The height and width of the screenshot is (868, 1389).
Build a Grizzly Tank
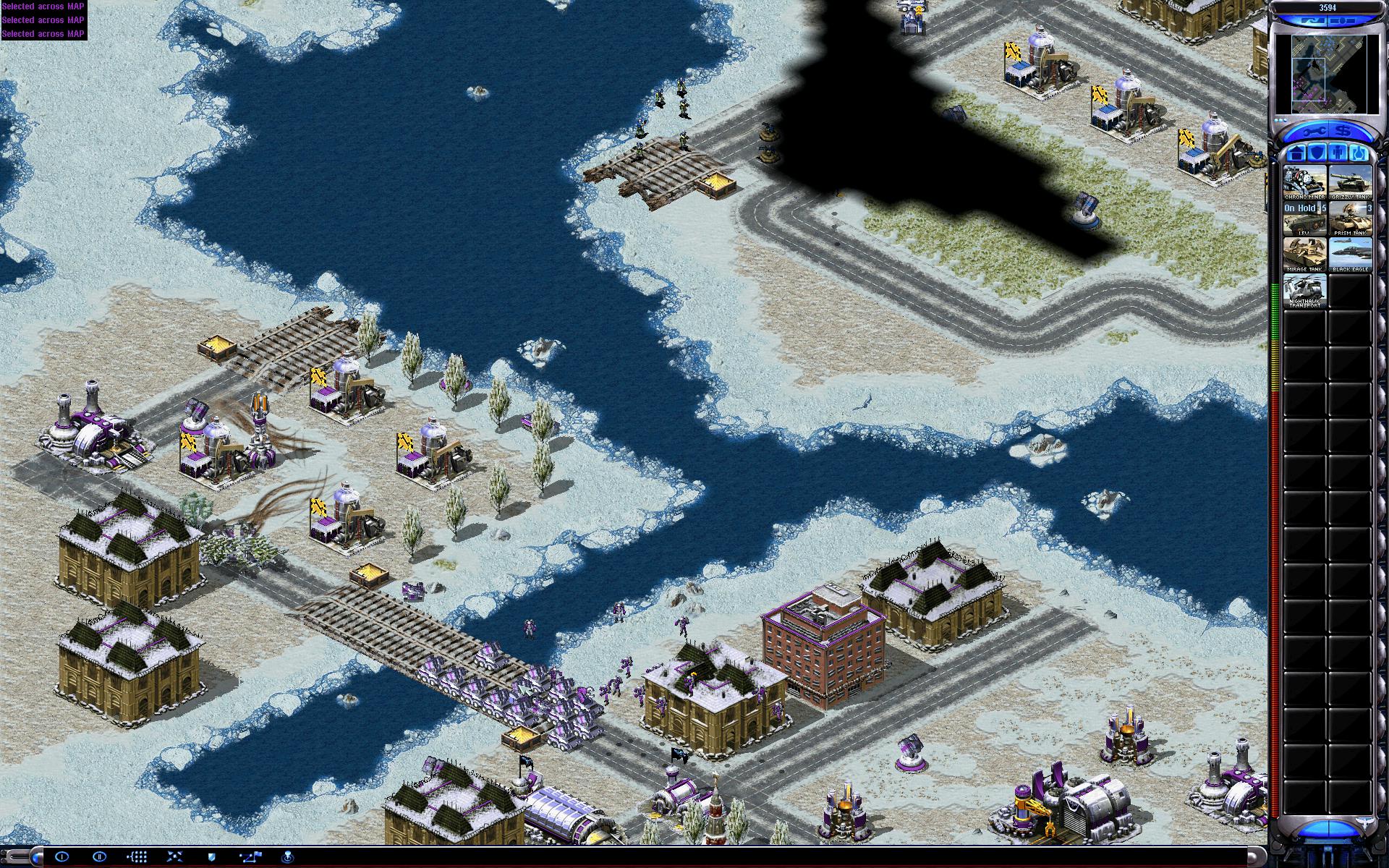[1350, 182]
